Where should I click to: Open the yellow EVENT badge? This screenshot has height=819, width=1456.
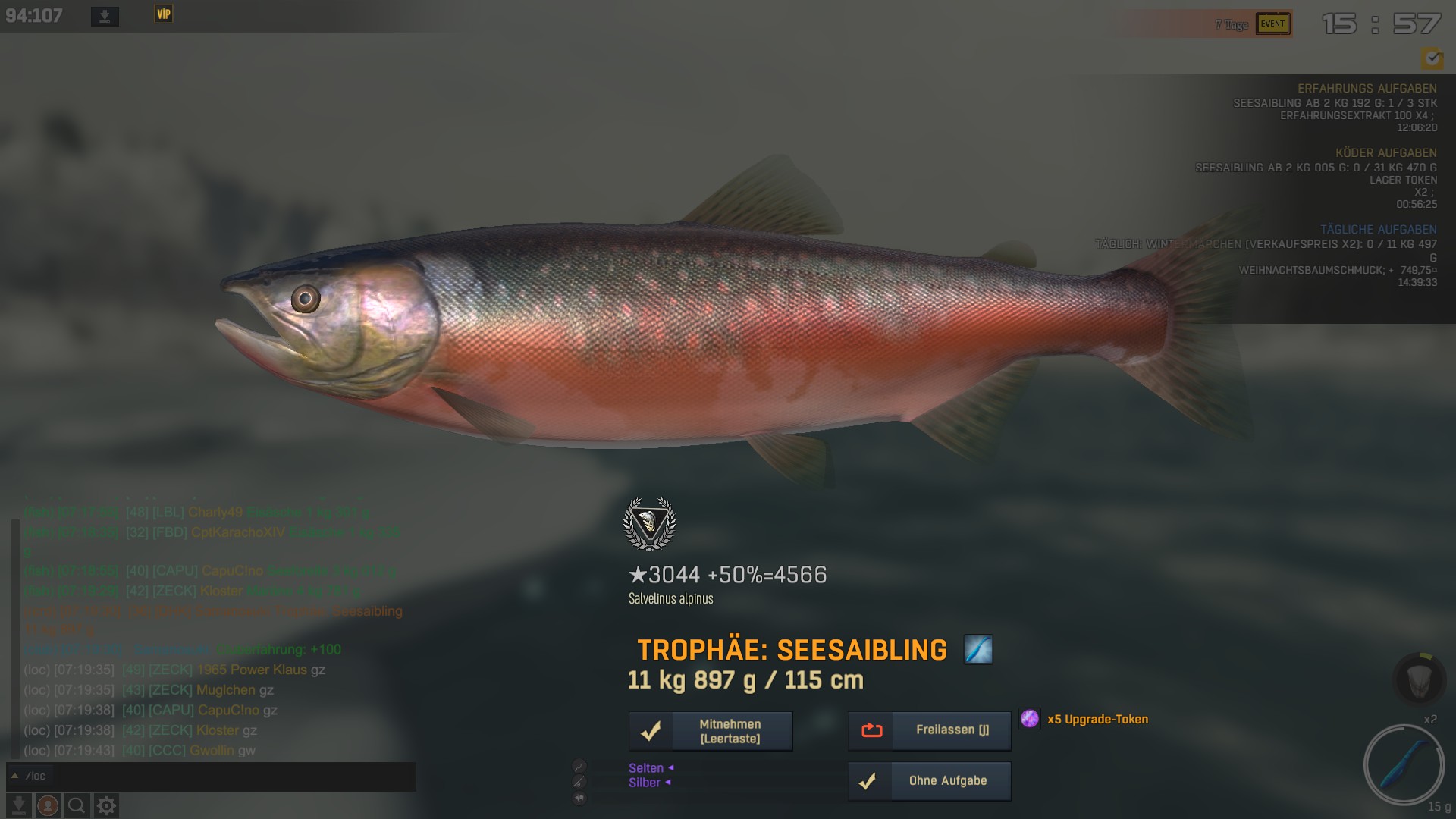(1272, 24)
